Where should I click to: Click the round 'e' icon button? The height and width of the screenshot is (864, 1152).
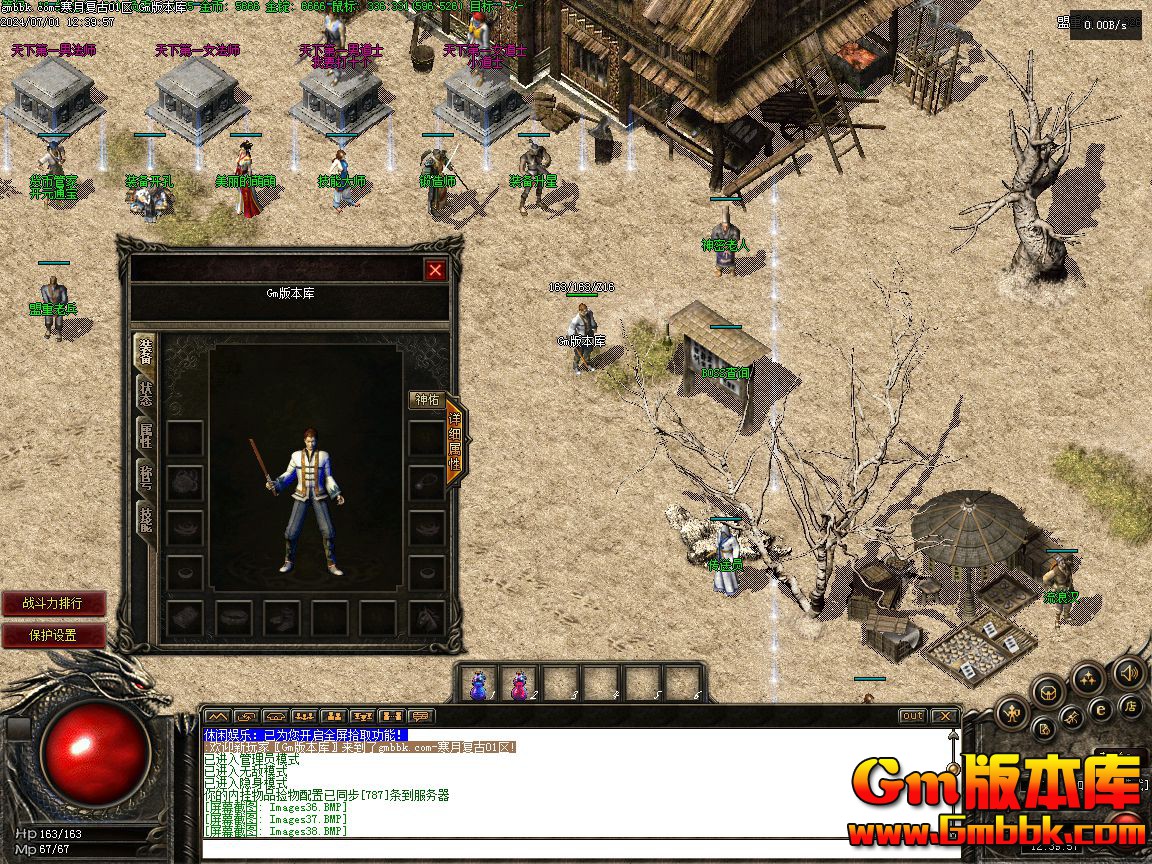1101,708
